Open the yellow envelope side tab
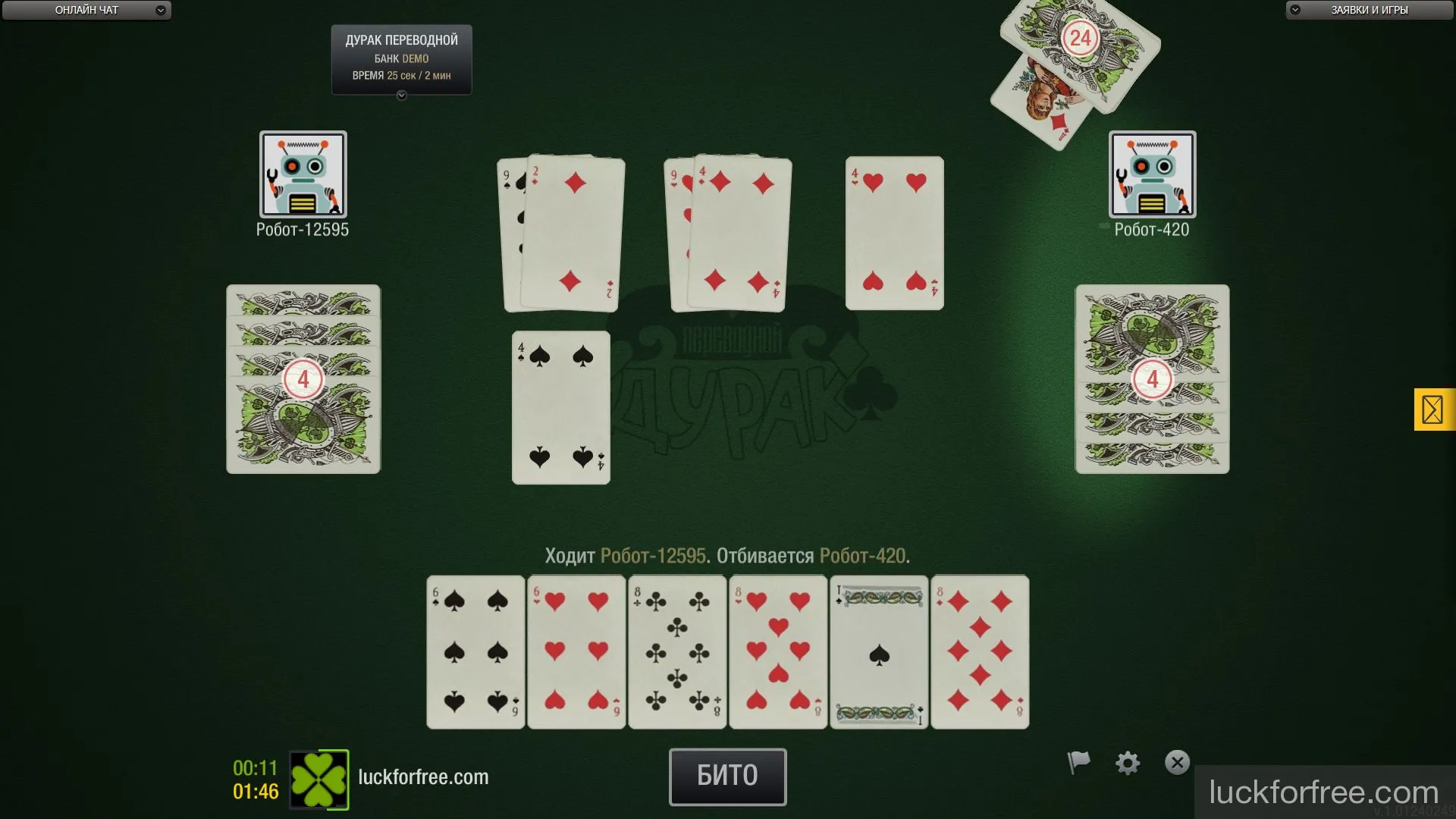The height and width of the screenshot is (819, 1456). (x=1432, y=409)
